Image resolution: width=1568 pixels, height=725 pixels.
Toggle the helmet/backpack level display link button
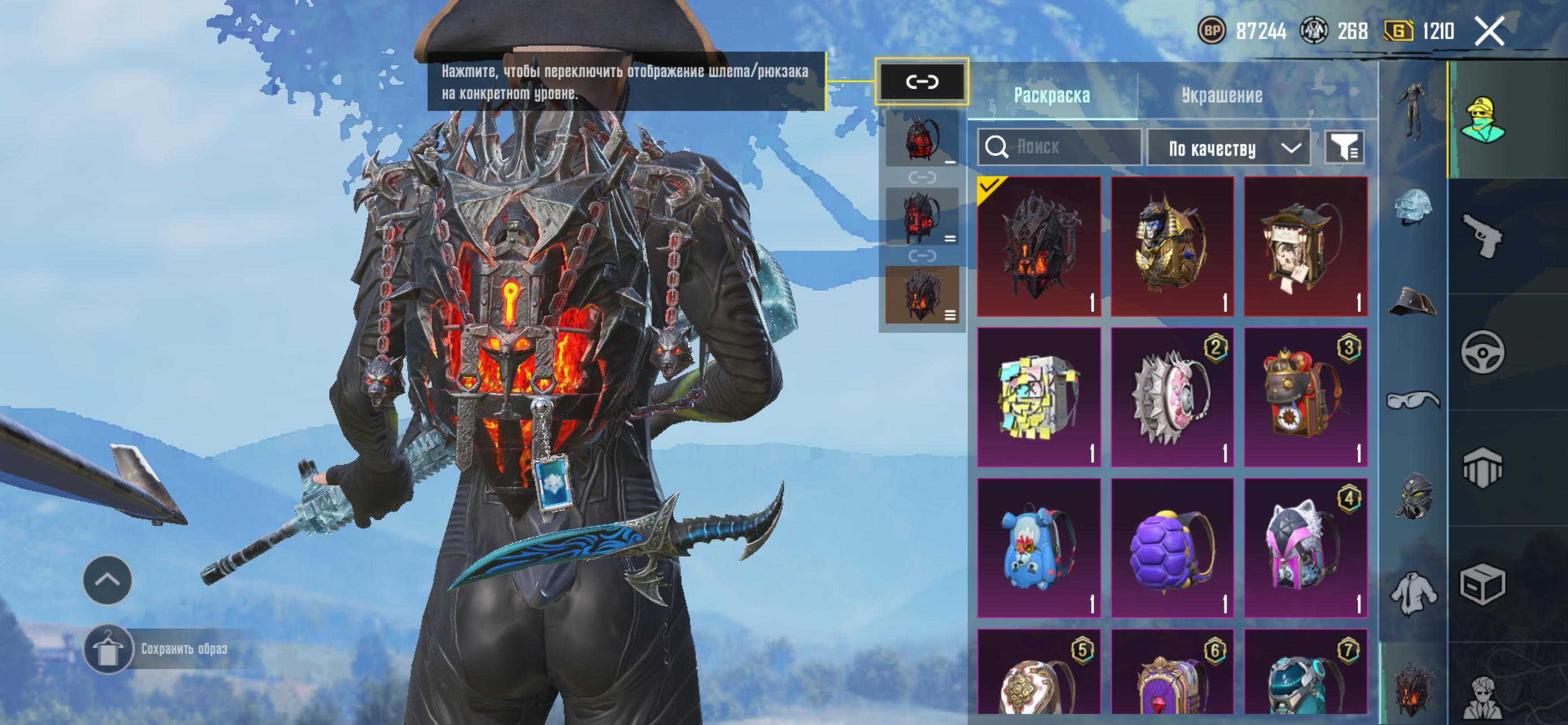click(x=922, y=81)
